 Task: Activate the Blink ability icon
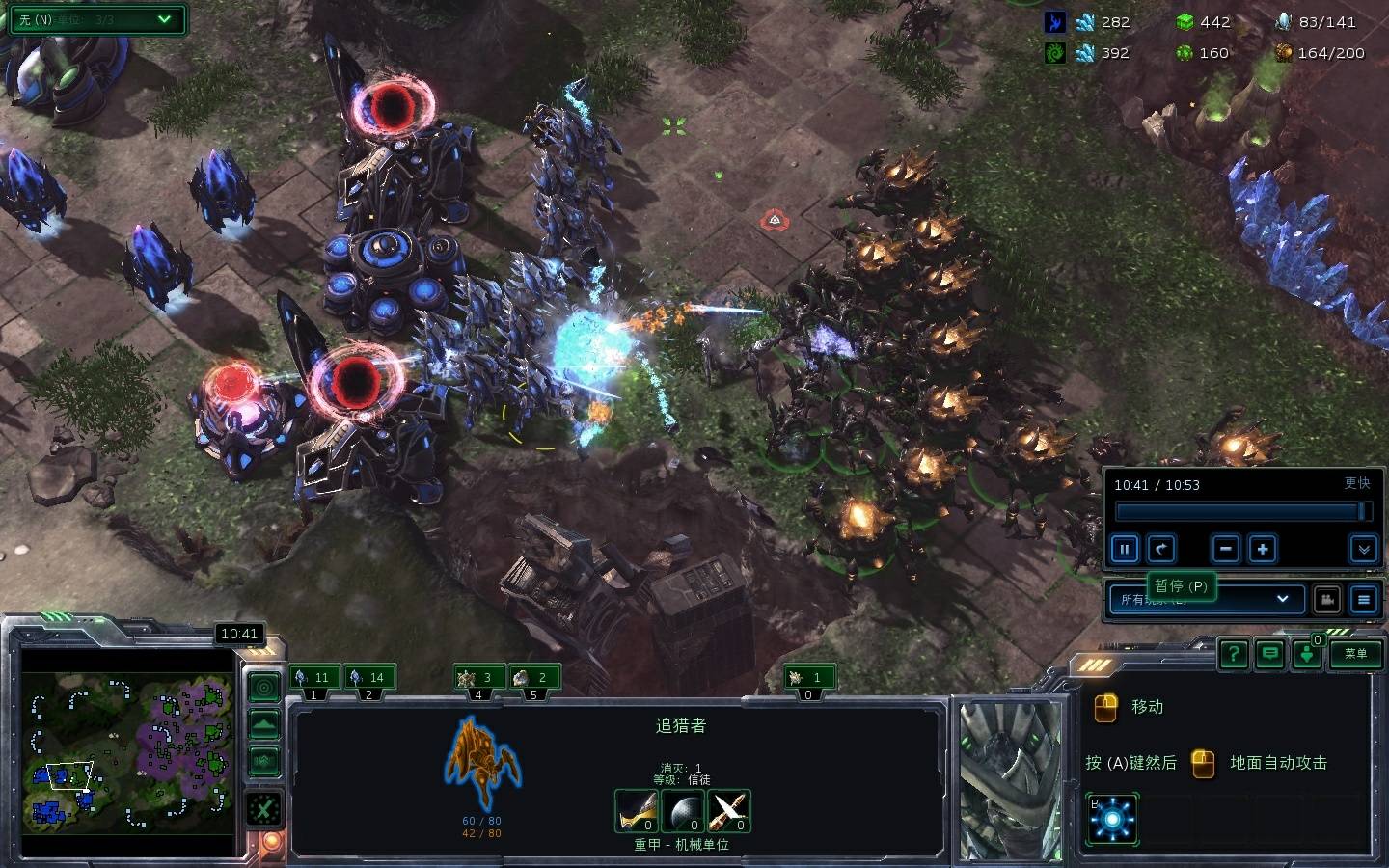point(1112,819)
